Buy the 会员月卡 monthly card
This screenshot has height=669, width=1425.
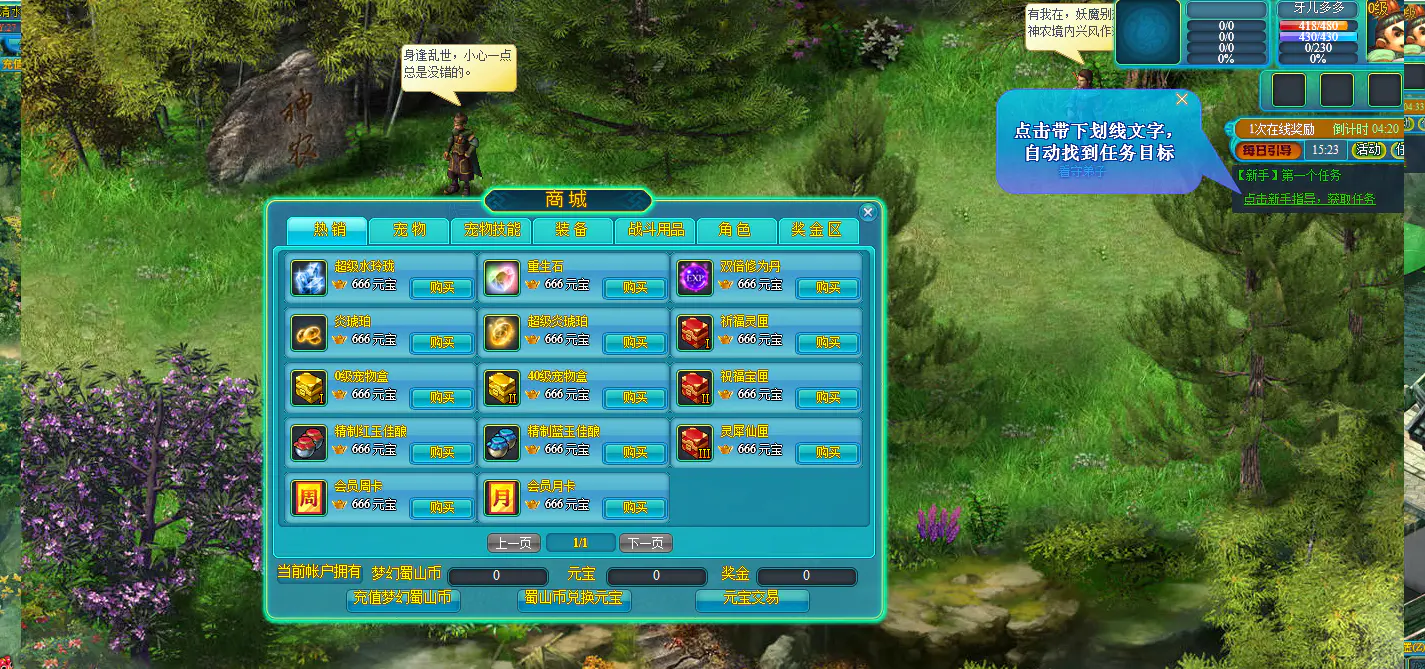(634, 508)
